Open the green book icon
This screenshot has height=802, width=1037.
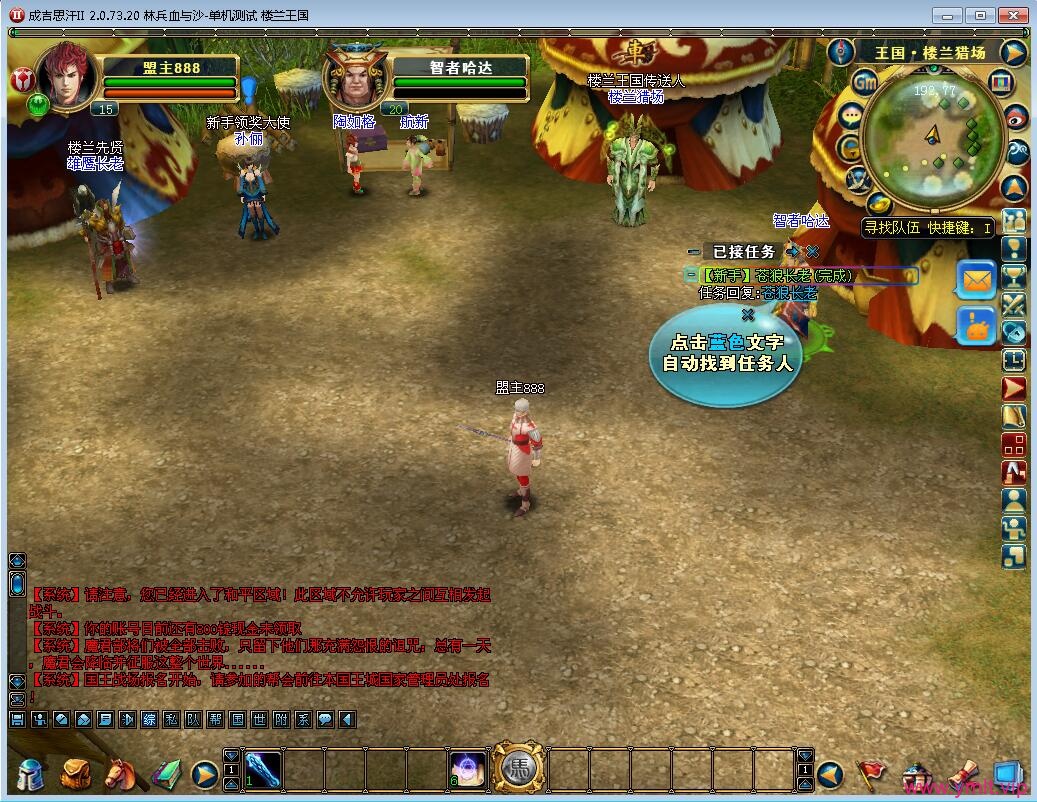165,774
